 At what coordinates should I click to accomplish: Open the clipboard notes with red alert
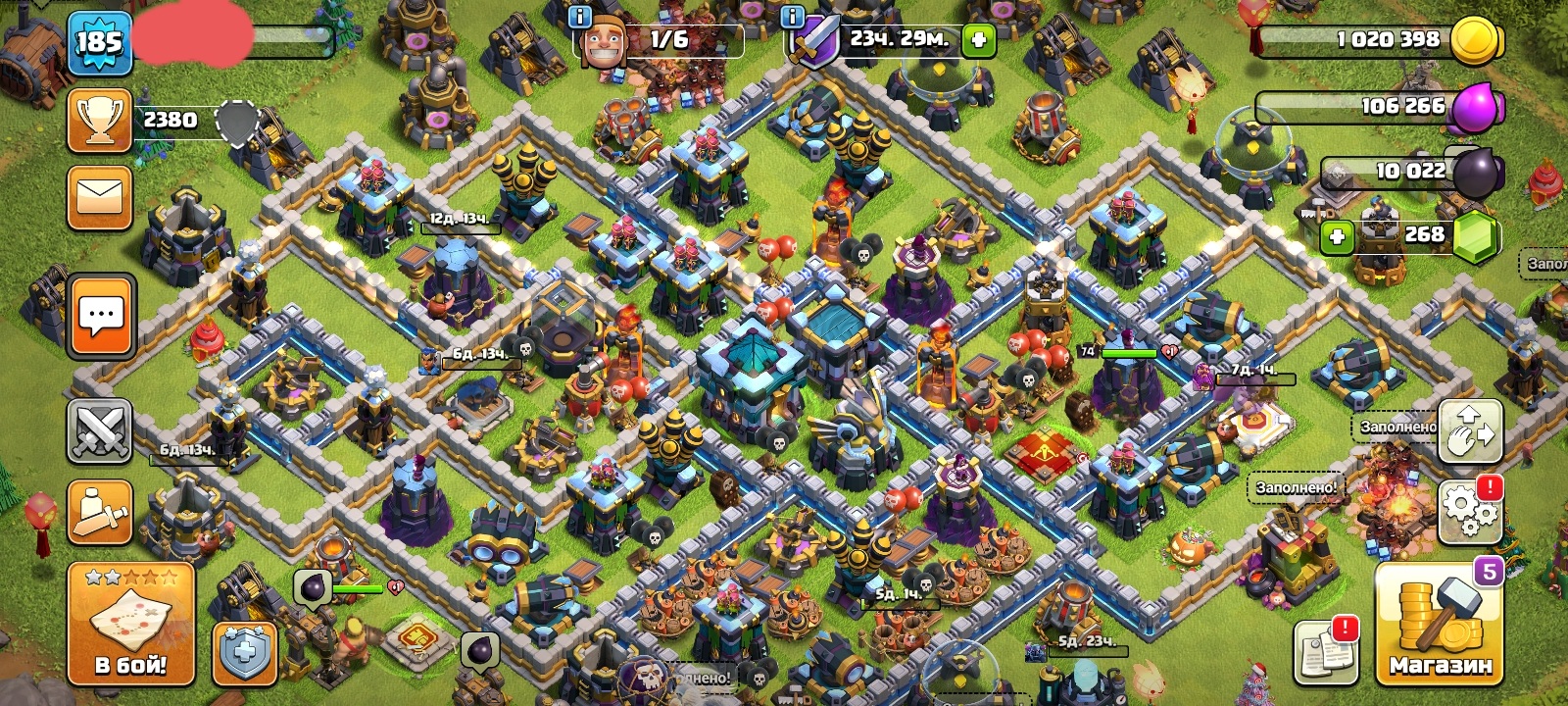pos(1325,650)
